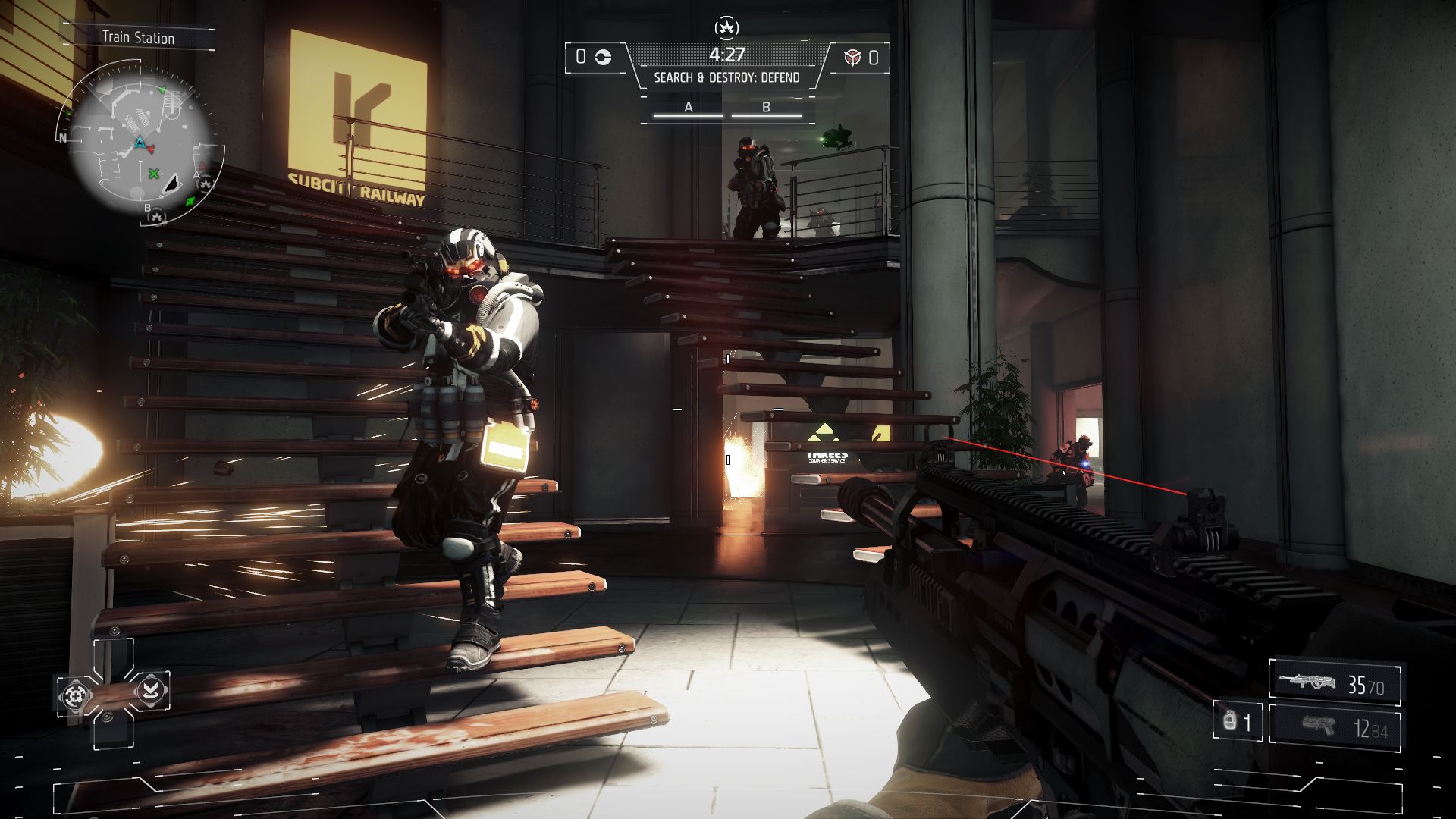Click the explosion objective icon above timer
Screen dimensions: 1456x819
point(726,29)
